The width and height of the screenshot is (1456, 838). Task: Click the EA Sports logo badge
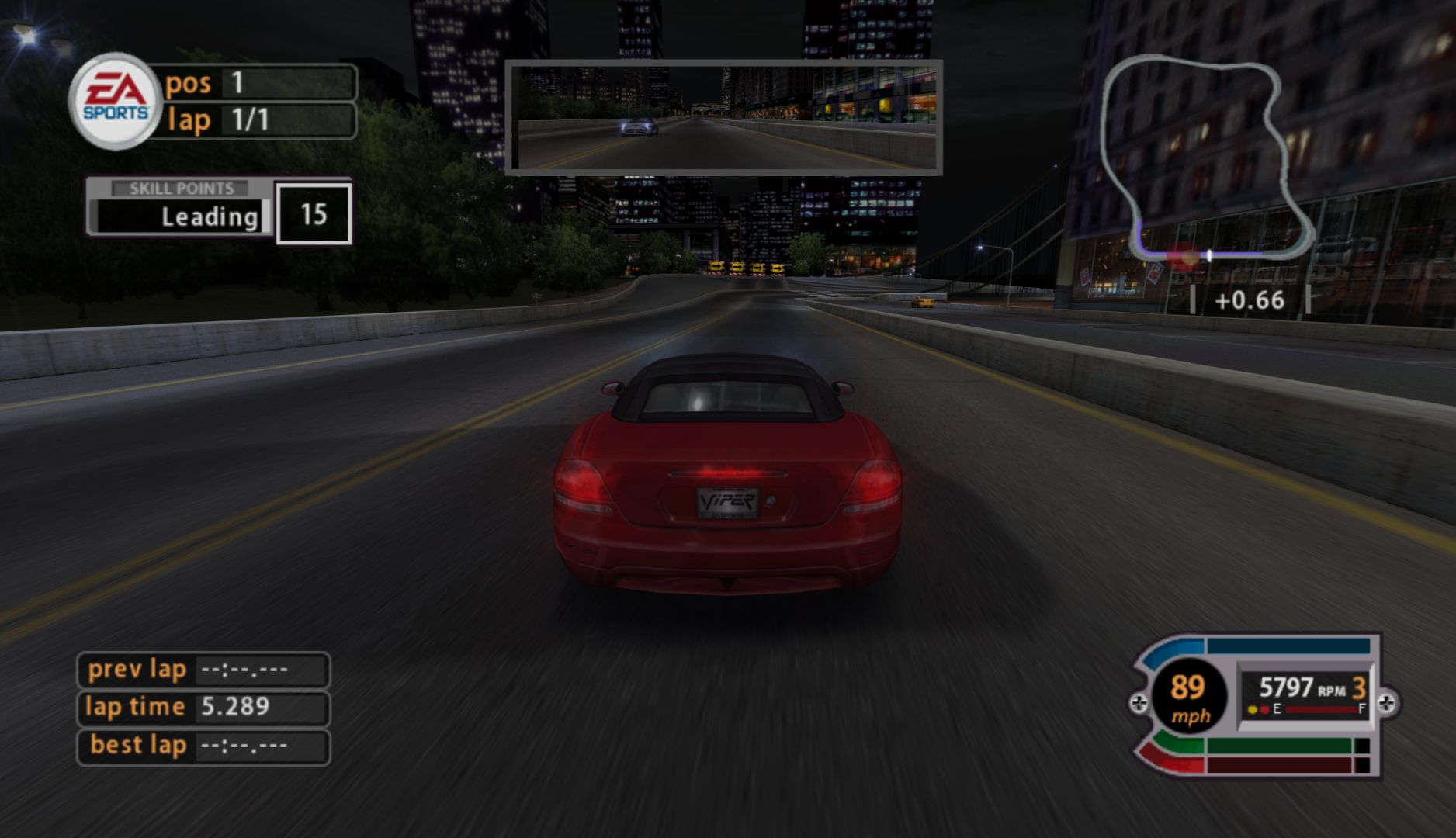[116, 101]
